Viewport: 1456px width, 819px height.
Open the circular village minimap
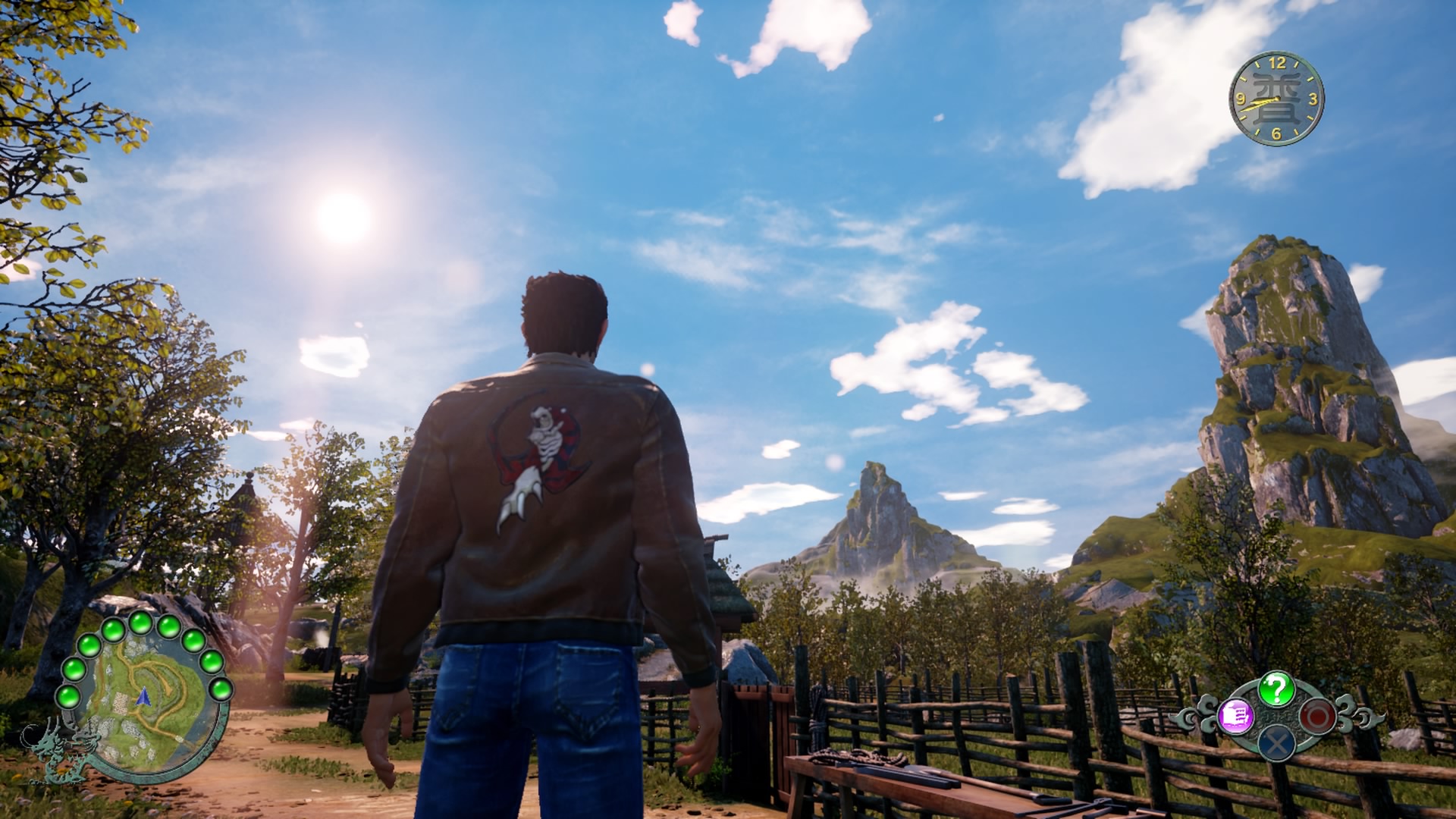144,698
